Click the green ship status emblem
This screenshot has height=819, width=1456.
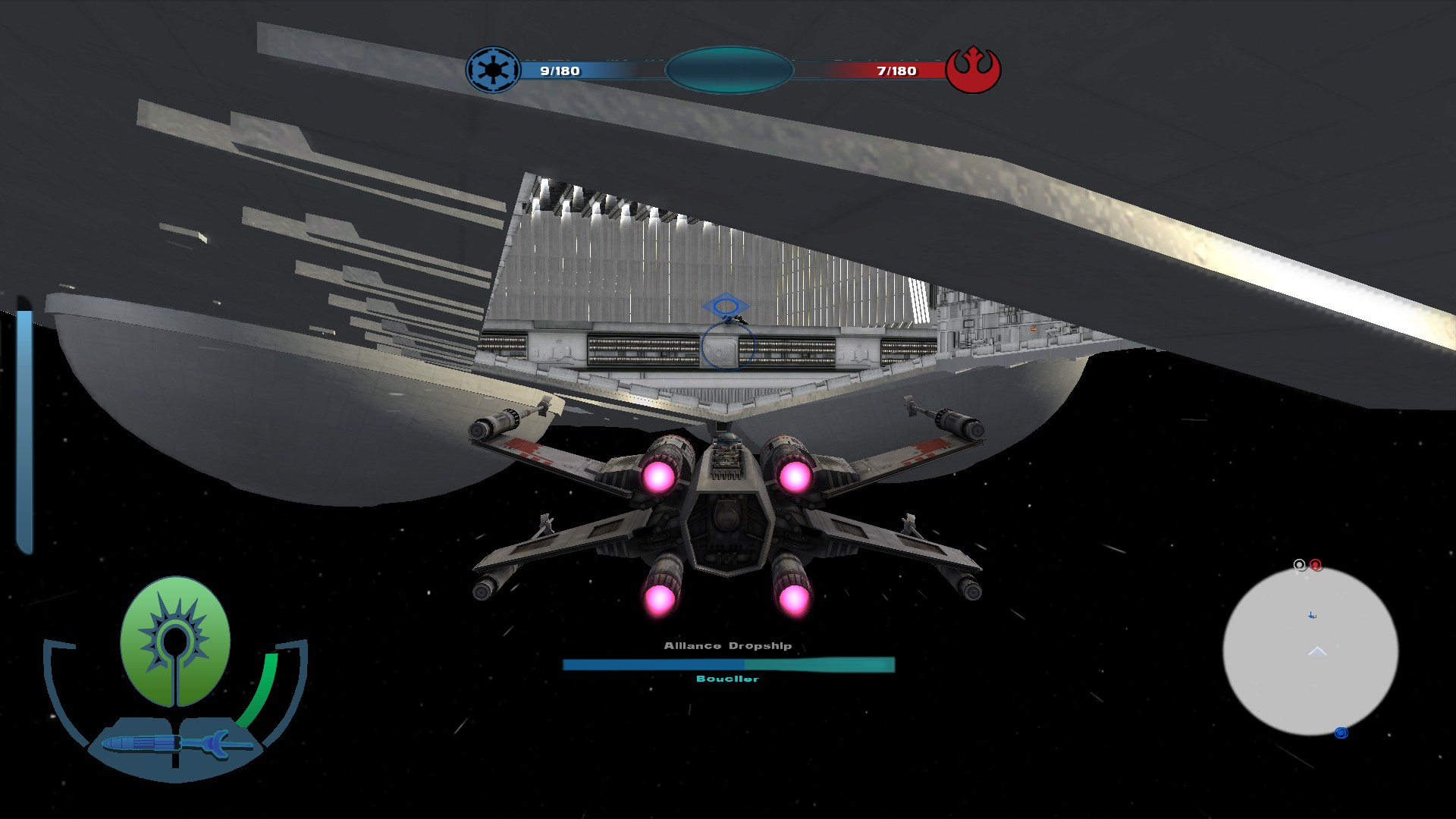pyautogui.click(x=175, y=641)
